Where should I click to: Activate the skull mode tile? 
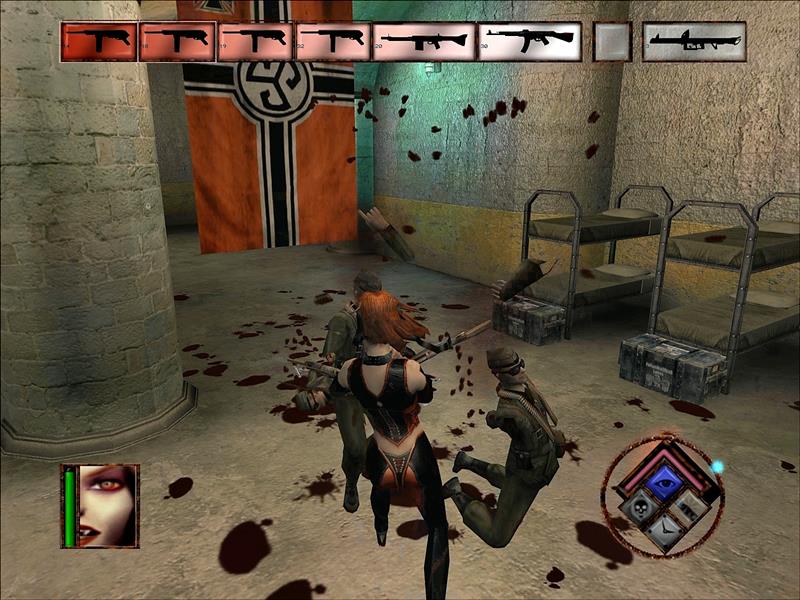click(639, 508)
